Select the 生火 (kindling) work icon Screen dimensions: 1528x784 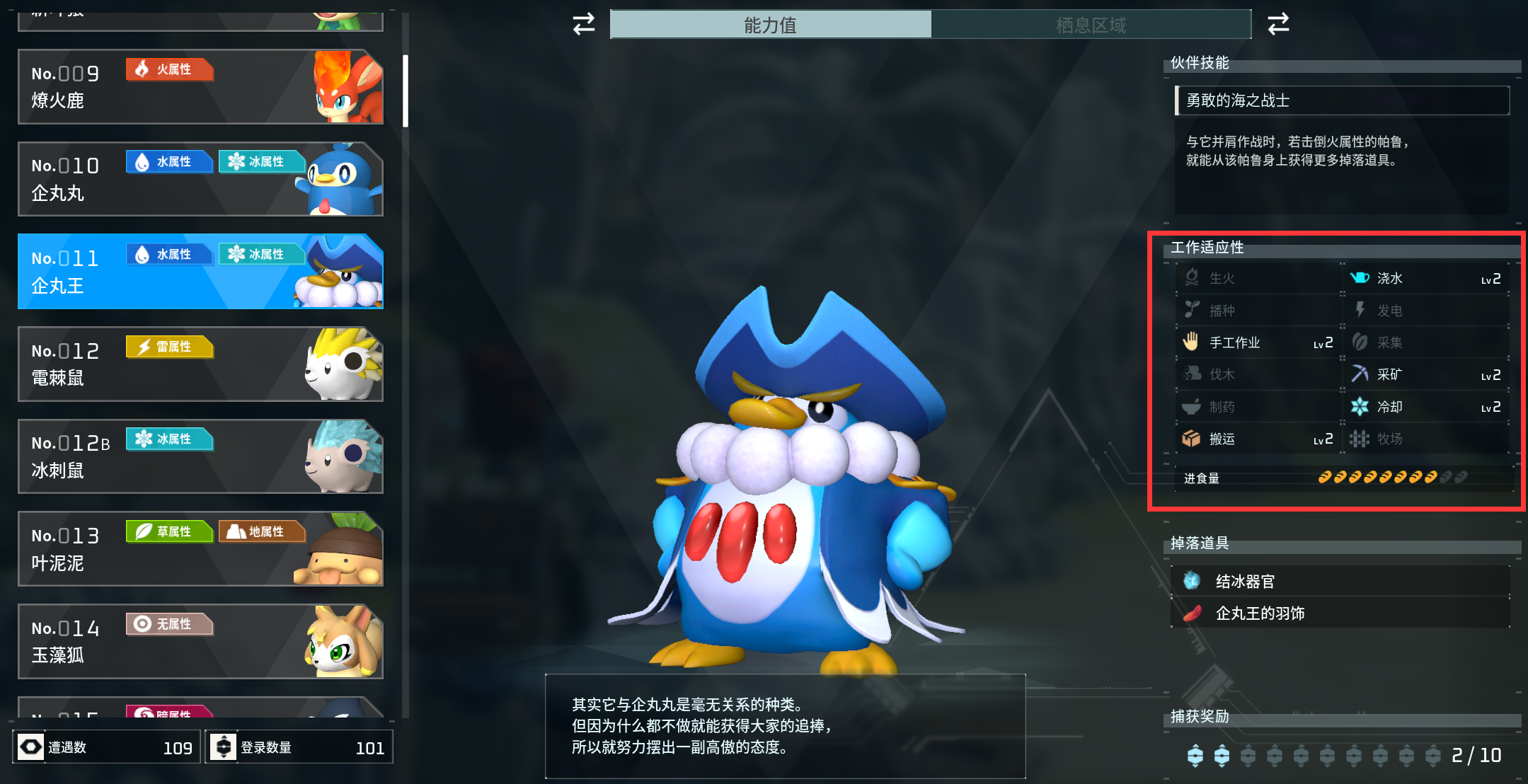point(1191,278)
